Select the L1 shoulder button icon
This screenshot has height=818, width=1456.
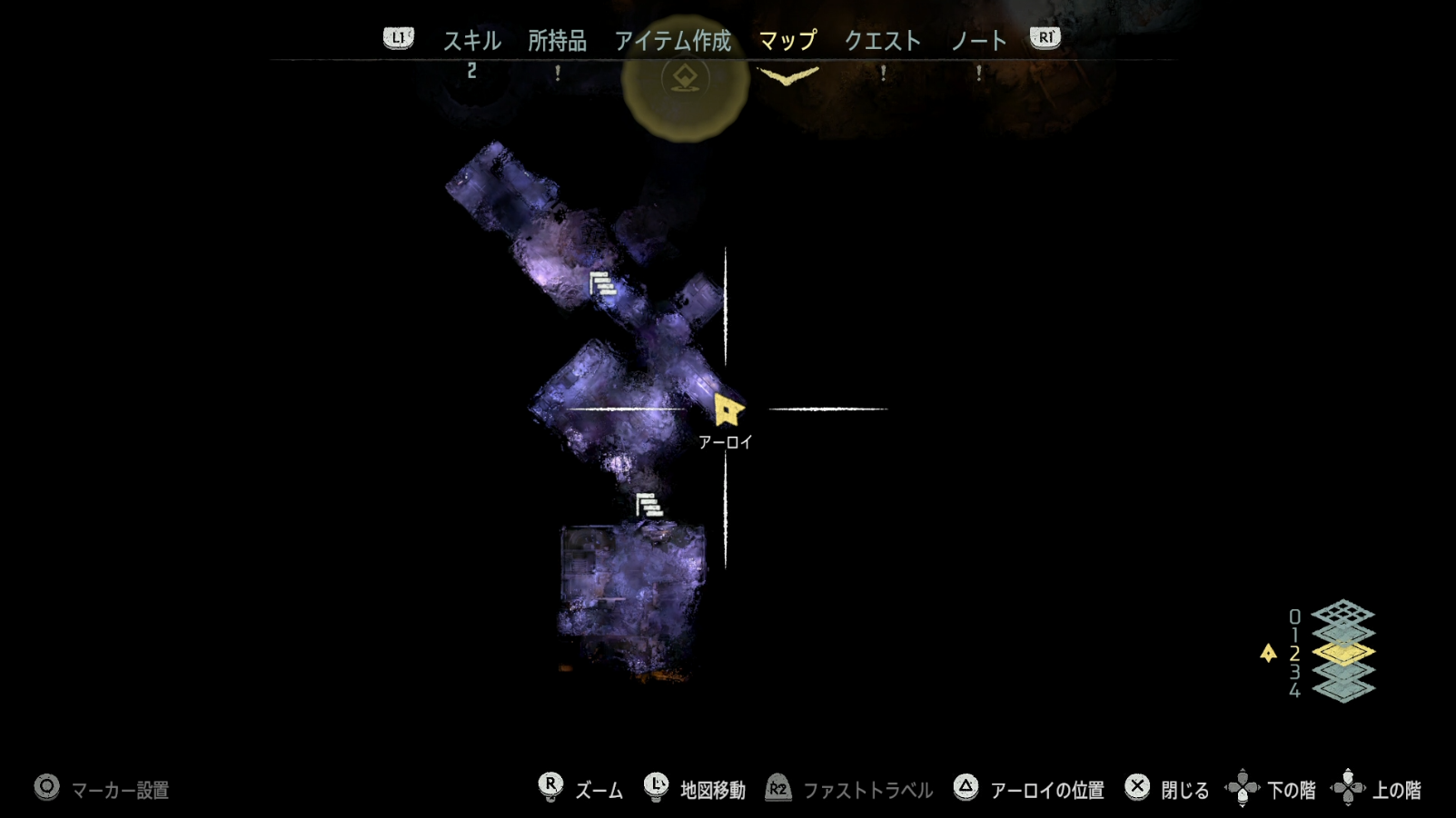(398, 39)
